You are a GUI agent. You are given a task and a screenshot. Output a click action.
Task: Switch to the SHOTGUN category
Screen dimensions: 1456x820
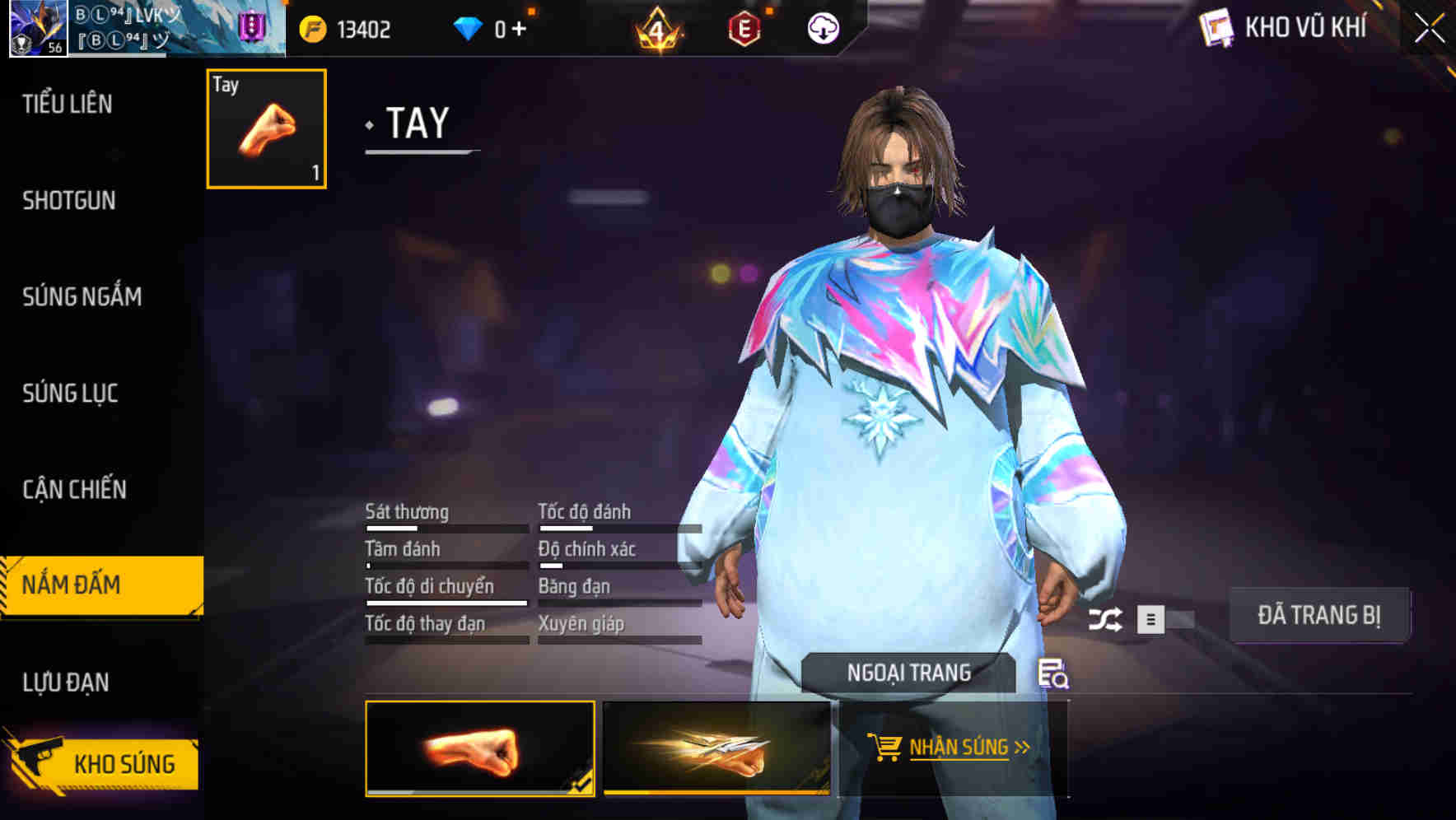click(x=68, y=200)
